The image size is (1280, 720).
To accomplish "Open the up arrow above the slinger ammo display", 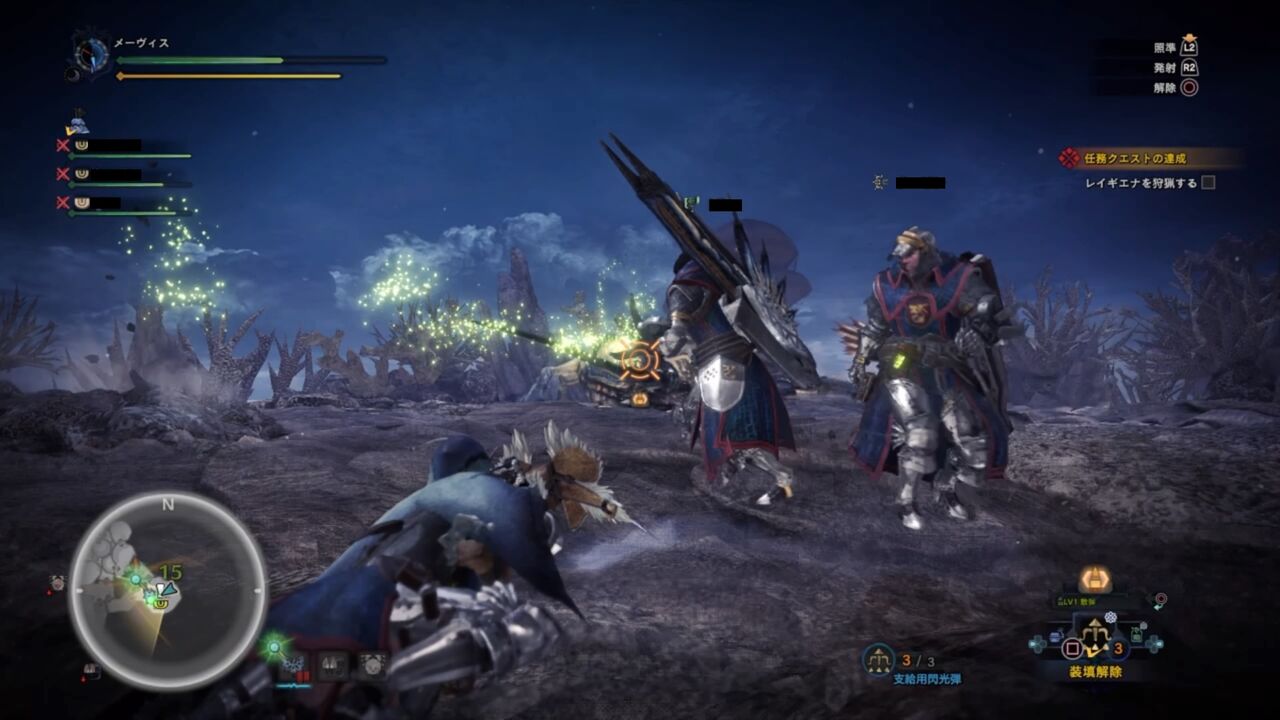I will (1095, 621).
